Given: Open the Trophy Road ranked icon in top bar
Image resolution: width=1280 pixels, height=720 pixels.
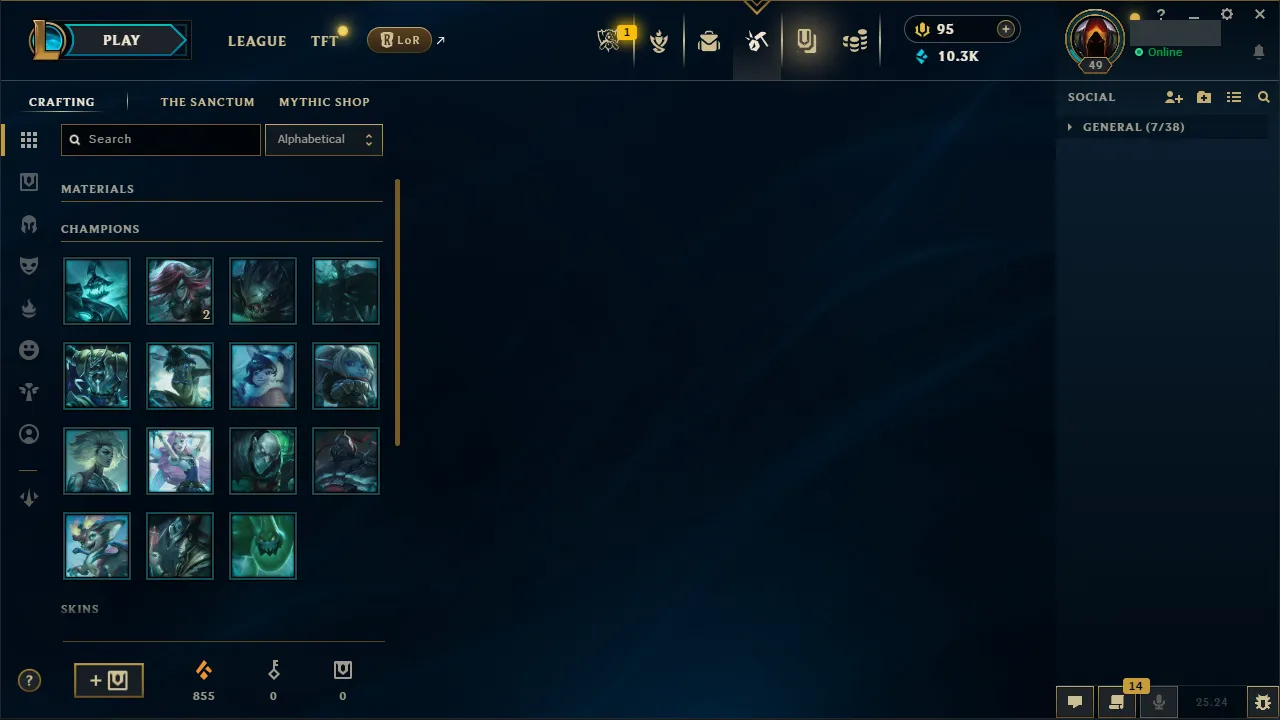Looking at the screenshot, I should pyautogui.click(x=659, y=40).
